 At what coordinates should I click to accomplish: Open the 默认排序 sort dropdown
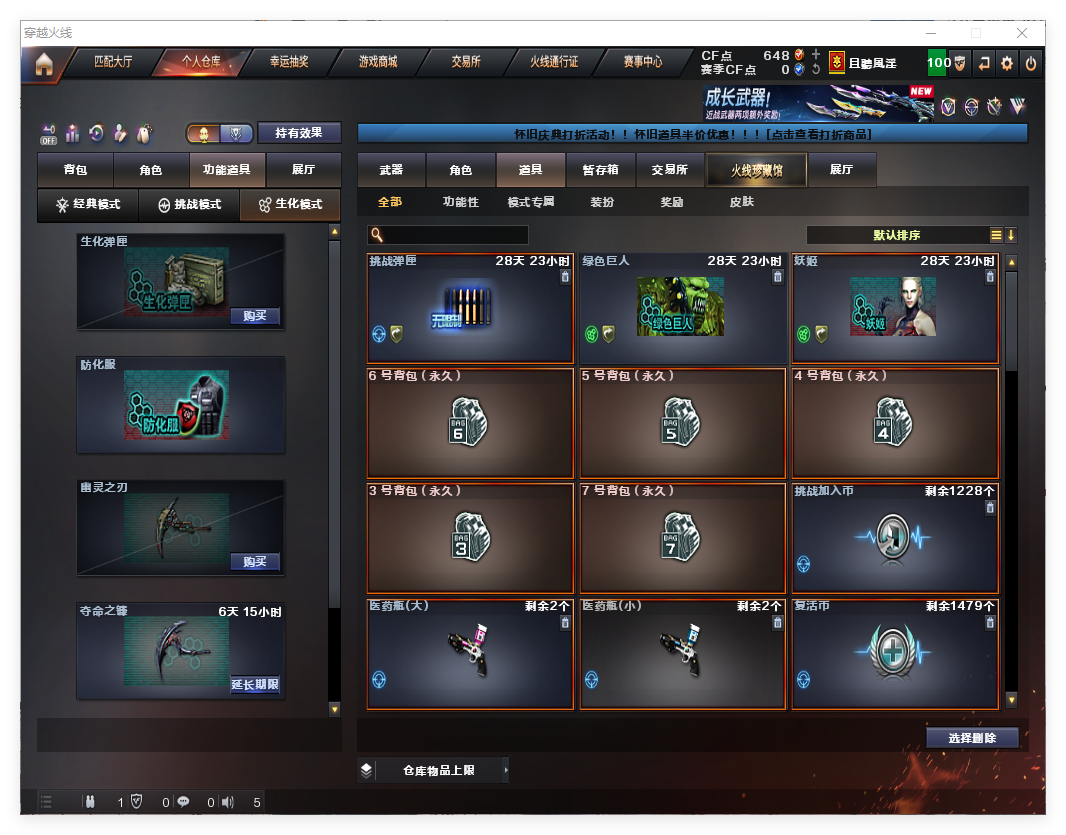[x=897, y=235]
